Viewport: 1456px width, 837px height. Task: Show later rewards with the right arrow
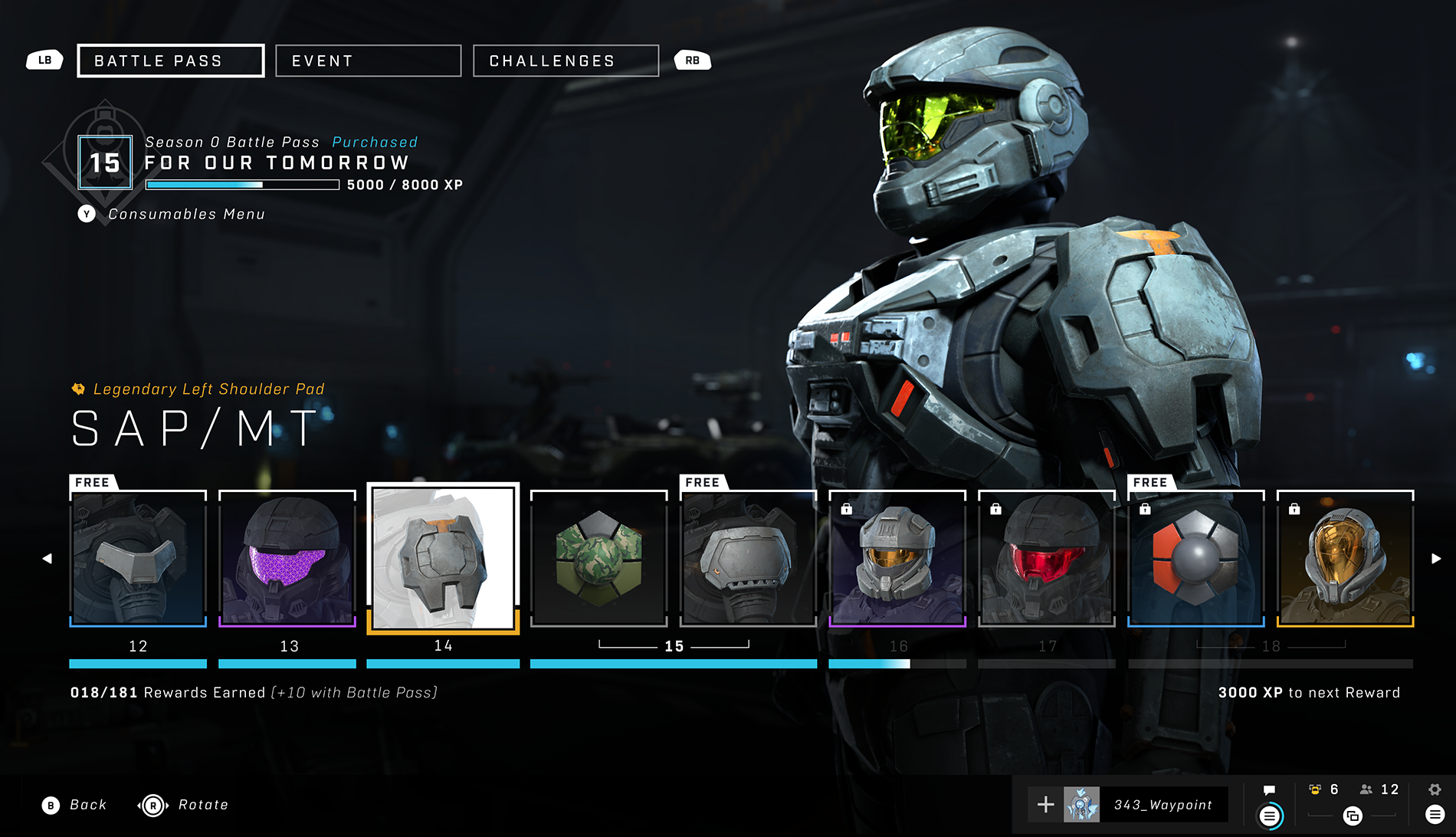coord(1436,559)
